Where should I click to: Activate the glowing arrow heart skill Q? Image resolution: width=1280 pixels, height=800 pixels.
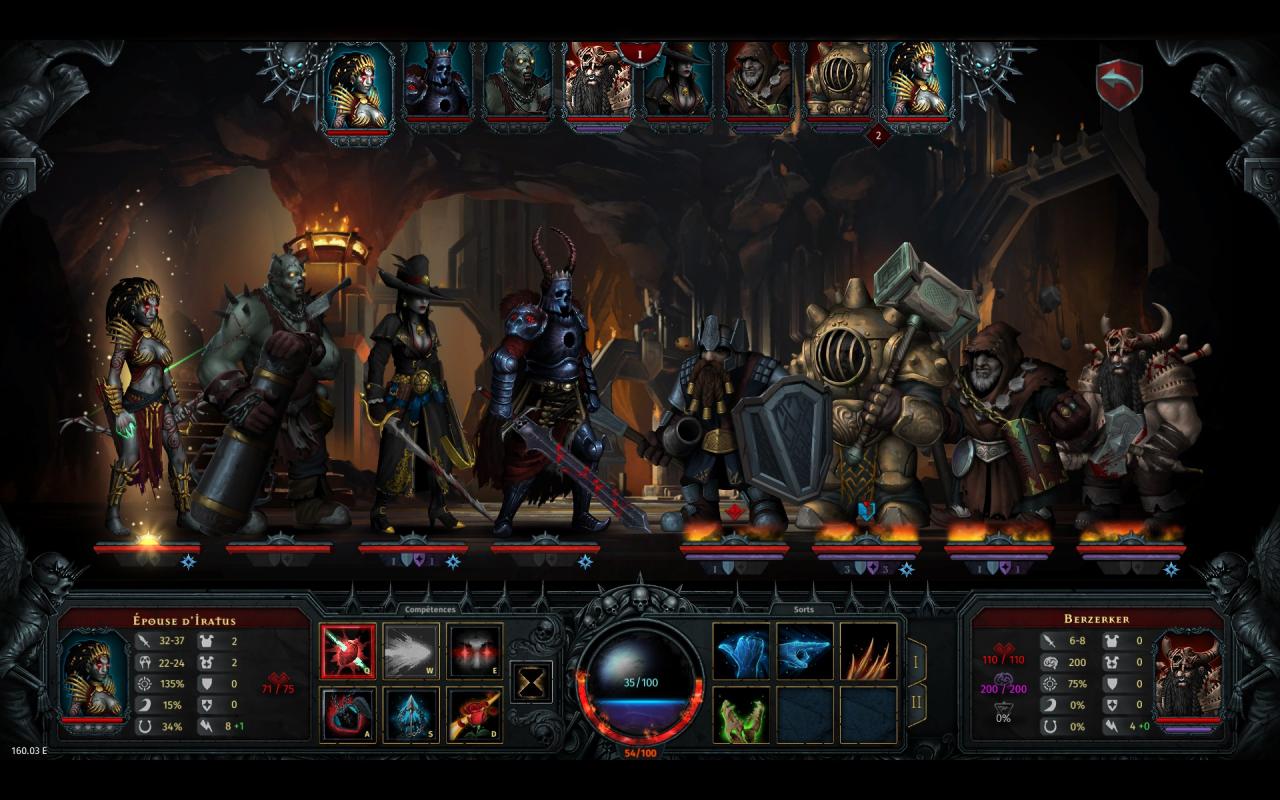(x=348, y=651)
